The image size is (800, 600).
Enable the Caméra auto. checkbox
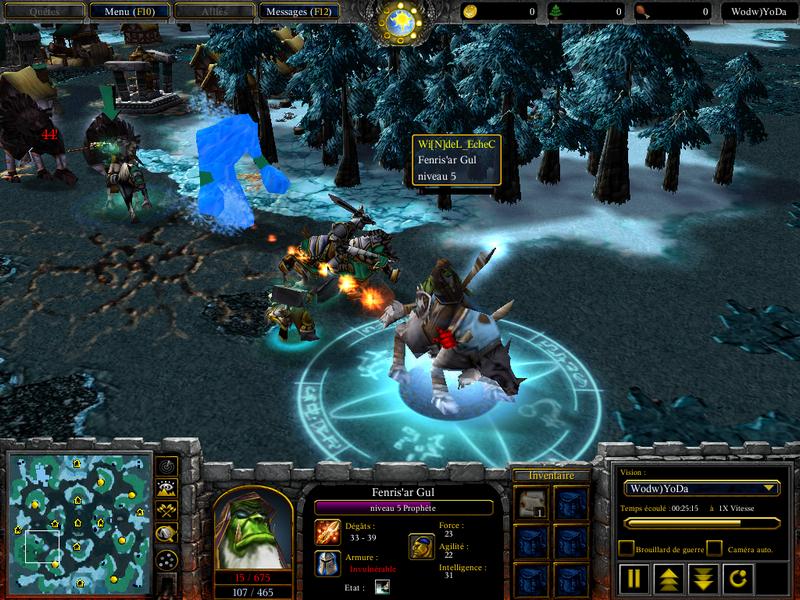click(x=714, y=549)
